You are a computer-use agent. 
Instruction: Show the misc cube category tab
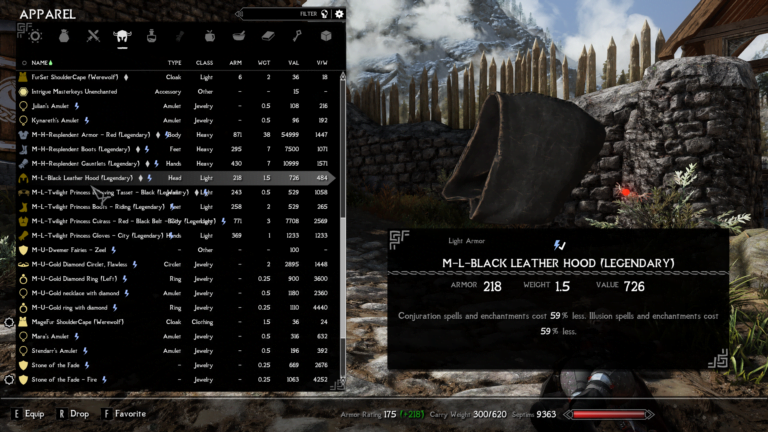point(326,36)
